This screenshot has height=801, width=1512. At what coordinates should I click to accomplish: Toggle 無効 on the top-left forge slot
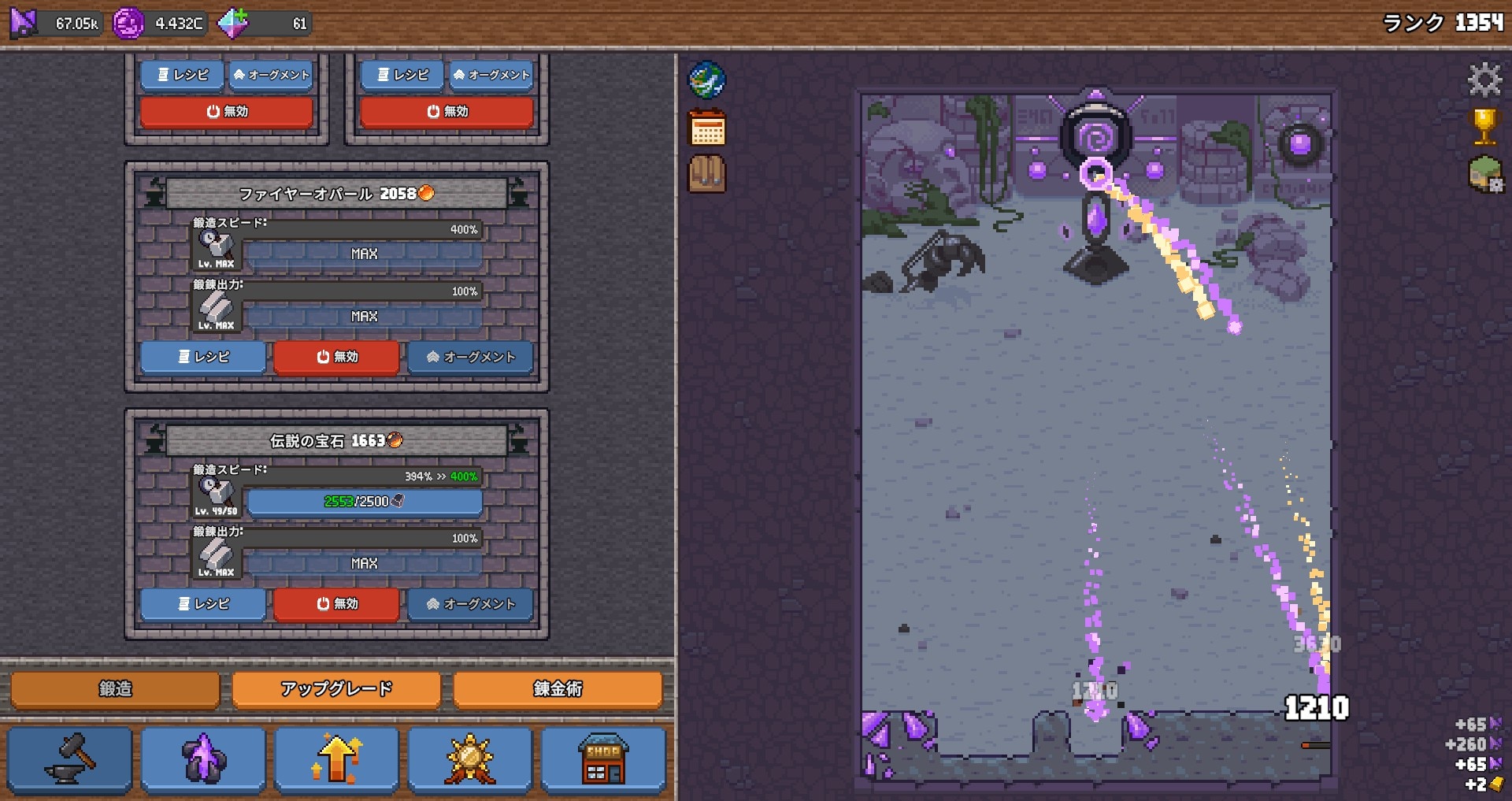point(225,111)
